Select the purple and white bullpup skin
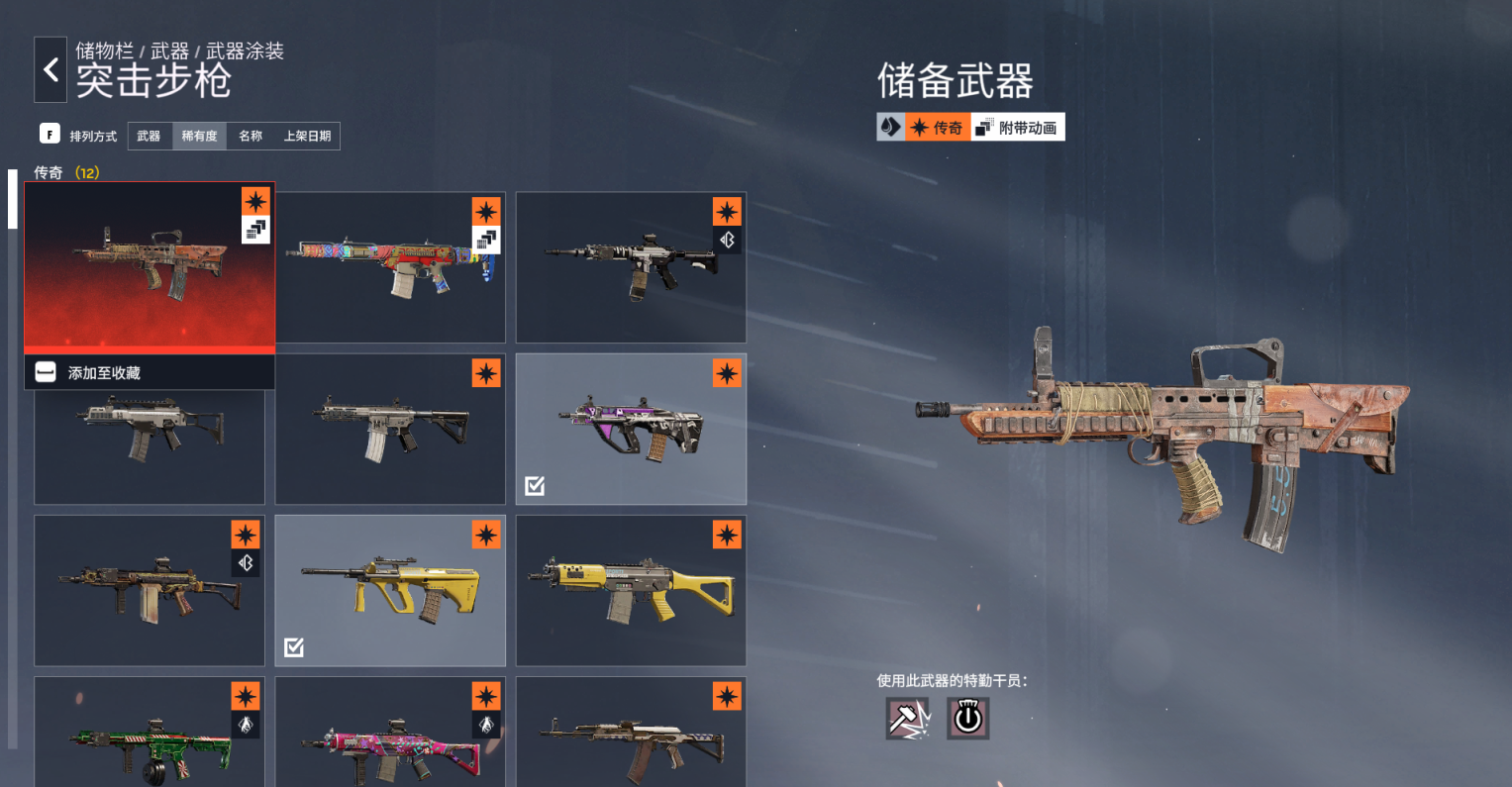1512x787 pixels. click(x=631, y=430)
